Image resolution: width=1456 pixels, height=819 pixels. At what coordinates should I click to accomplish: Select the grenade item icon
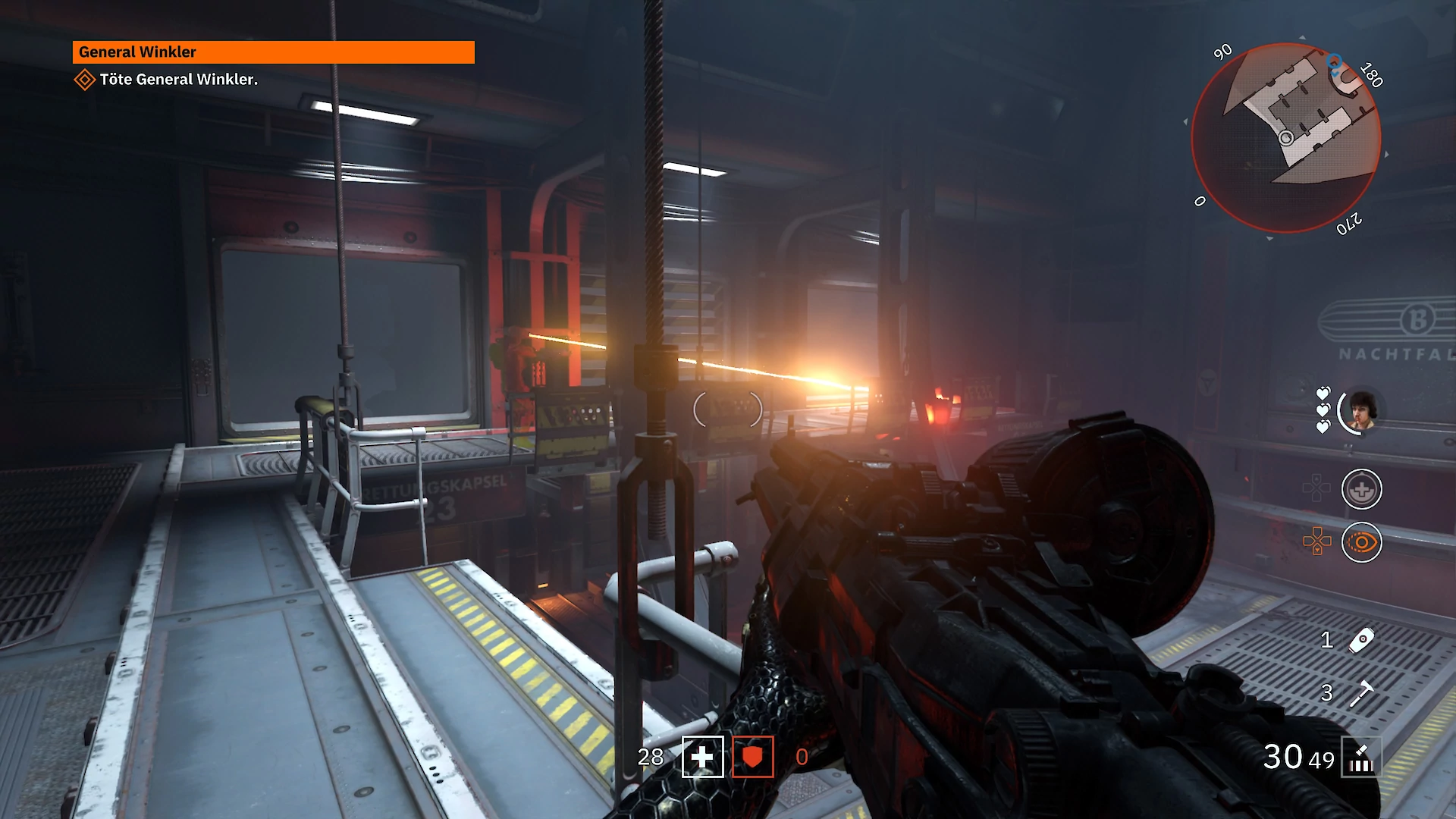1361,640
